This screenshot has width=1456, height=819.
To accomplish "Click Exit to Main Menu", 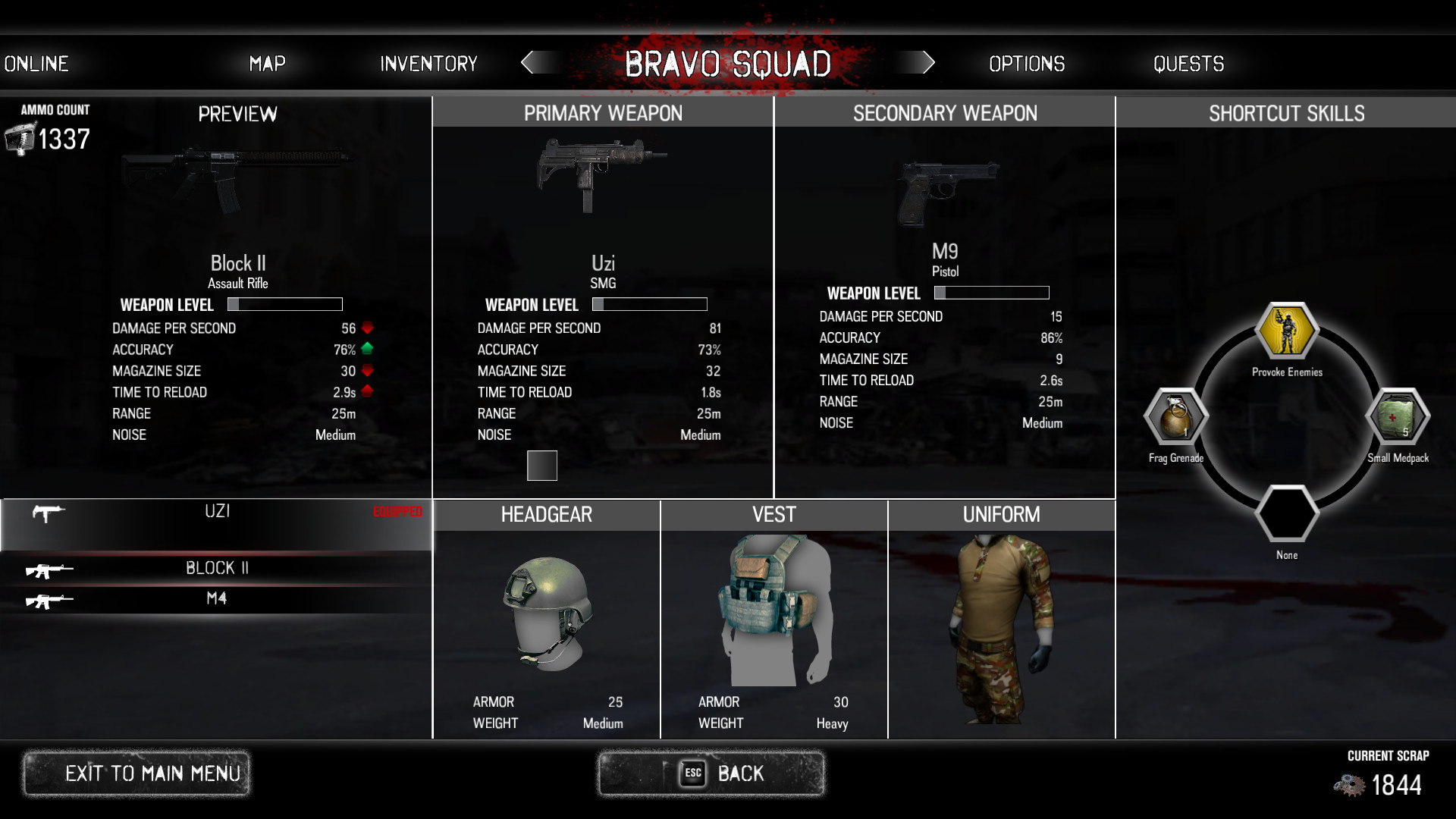I will pyautogui.click(x=136, y=773).
